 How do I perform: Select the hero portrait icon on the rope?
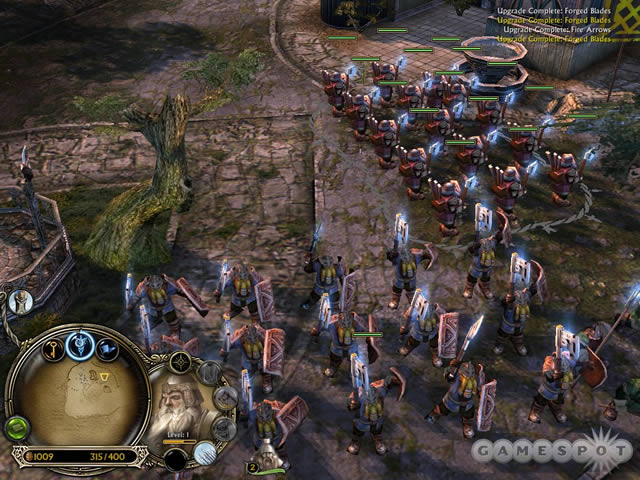point(20,300)
